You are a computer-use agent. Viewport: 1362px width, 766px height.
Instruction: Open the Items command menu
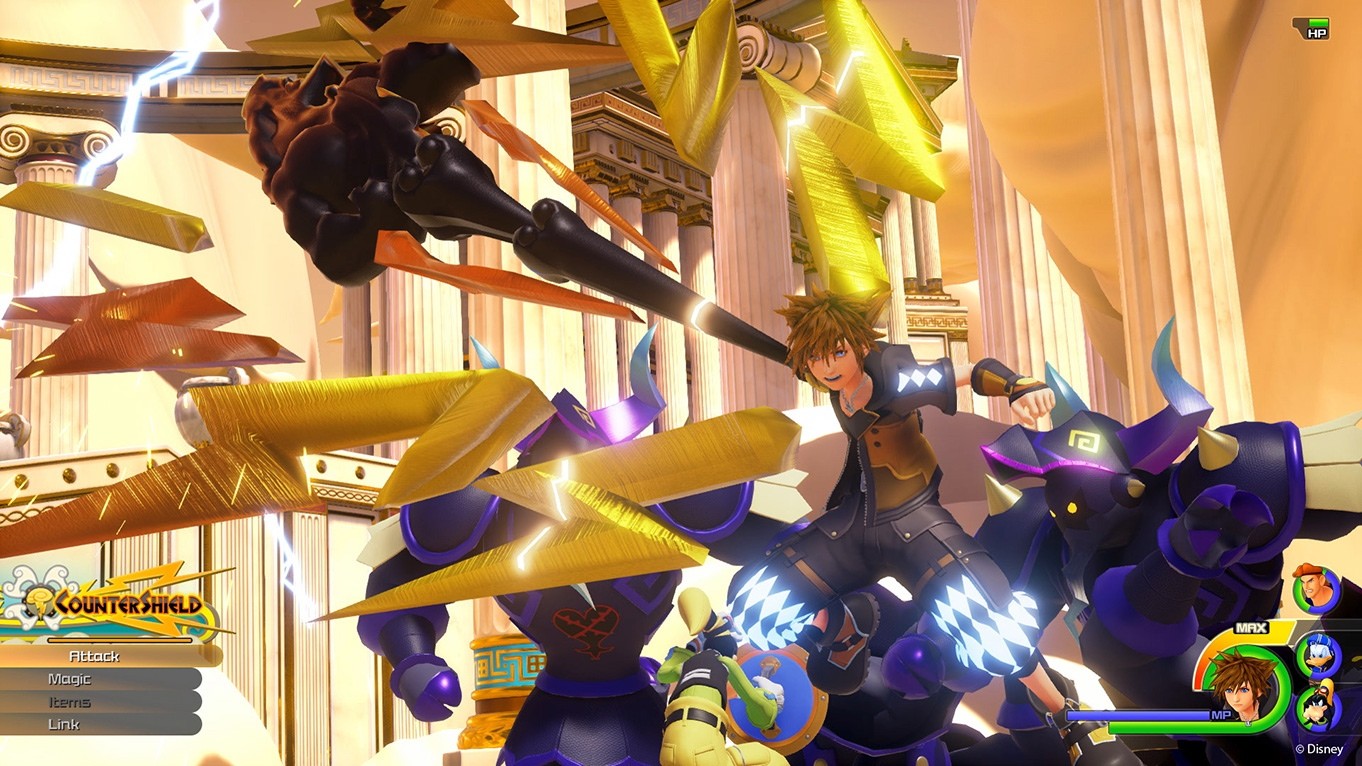pyautogui.click(x=70, y=700)
